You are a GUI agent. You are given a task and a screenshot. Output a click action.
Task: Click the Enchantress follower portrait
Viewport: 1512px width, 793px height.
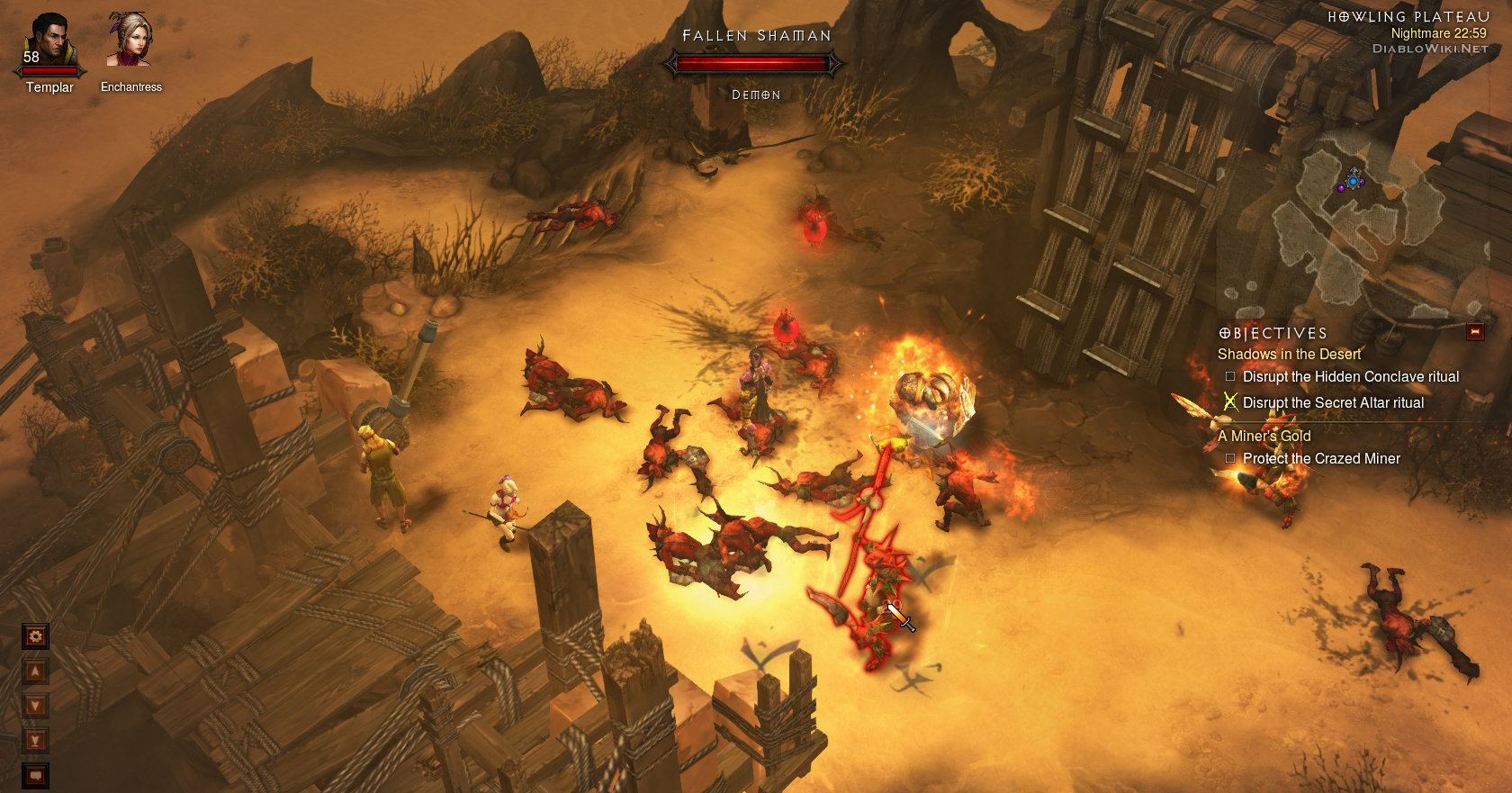(x=130, y=41)
